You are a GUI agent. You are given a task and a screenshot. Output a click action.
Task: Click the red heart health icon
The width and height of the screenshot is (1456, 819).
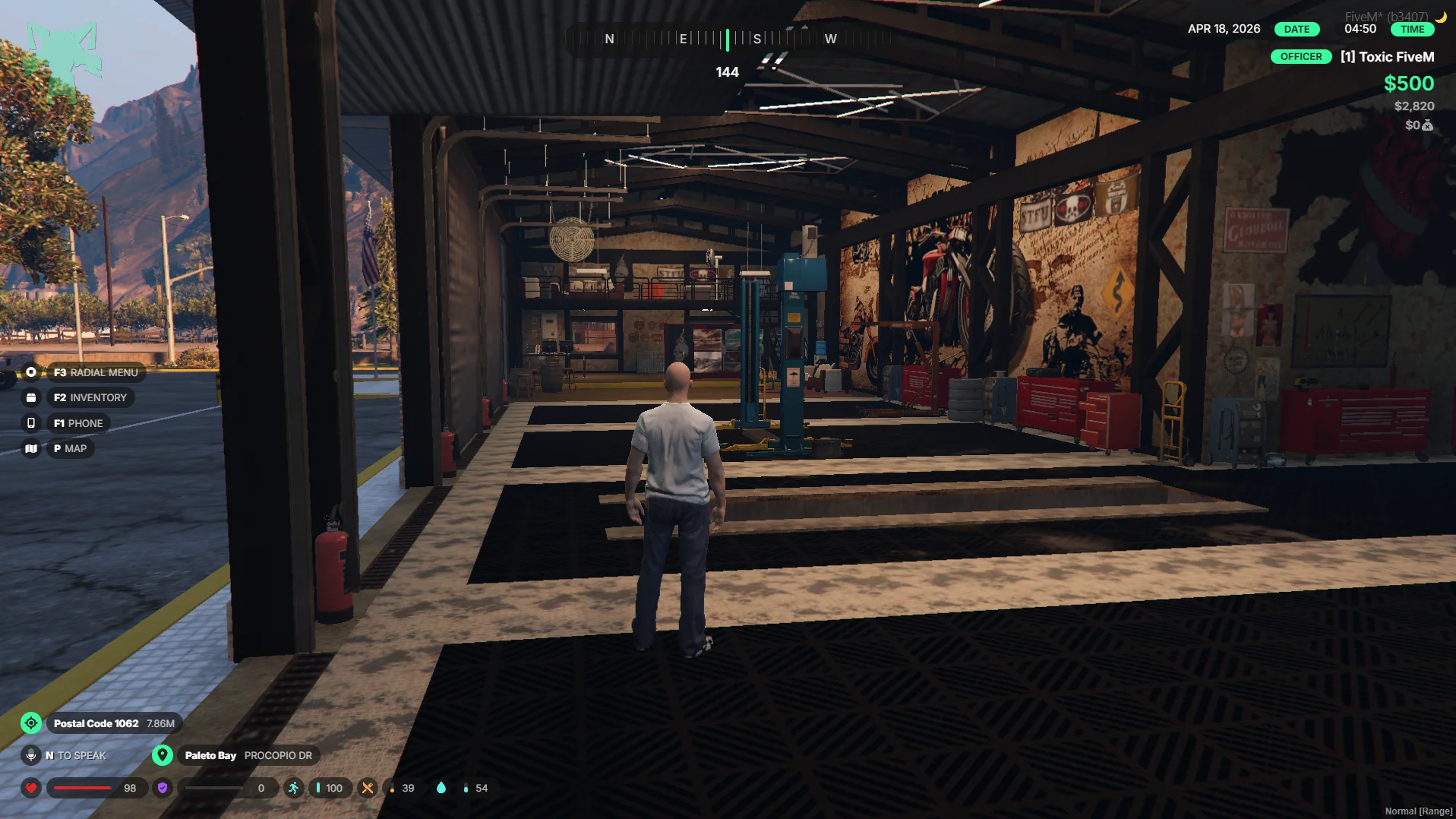click(x=31, y=788)
